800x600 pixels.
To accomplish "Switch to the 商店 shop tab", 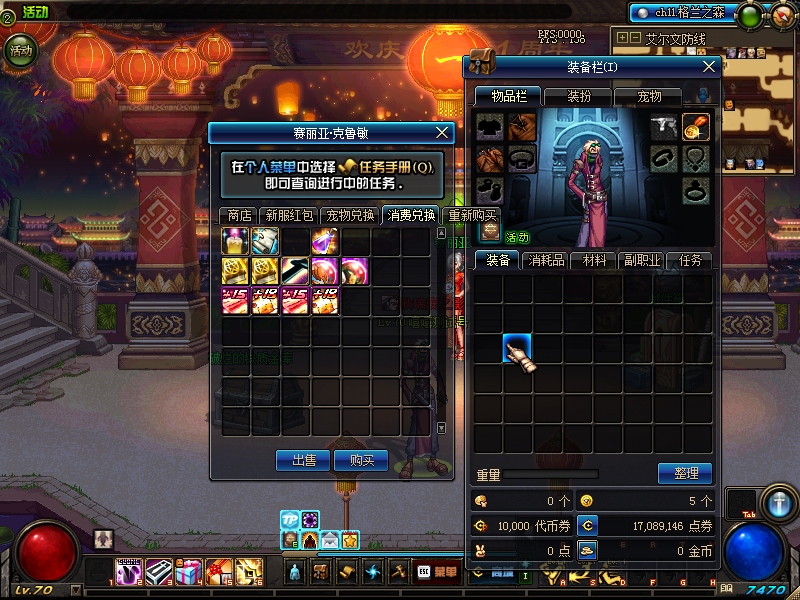I will 239,215.
